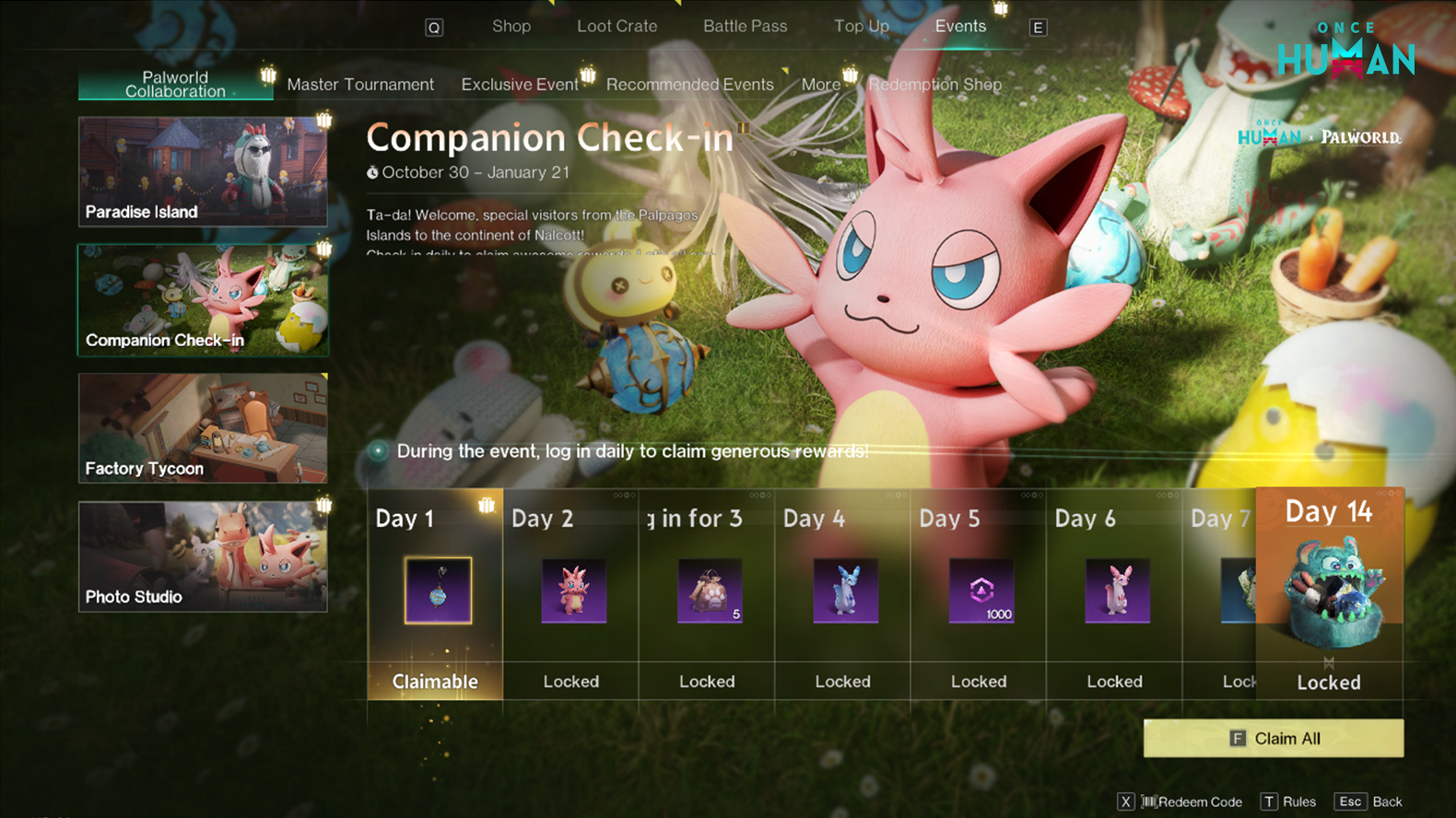Click the Claim All button

click(1273, 739)
